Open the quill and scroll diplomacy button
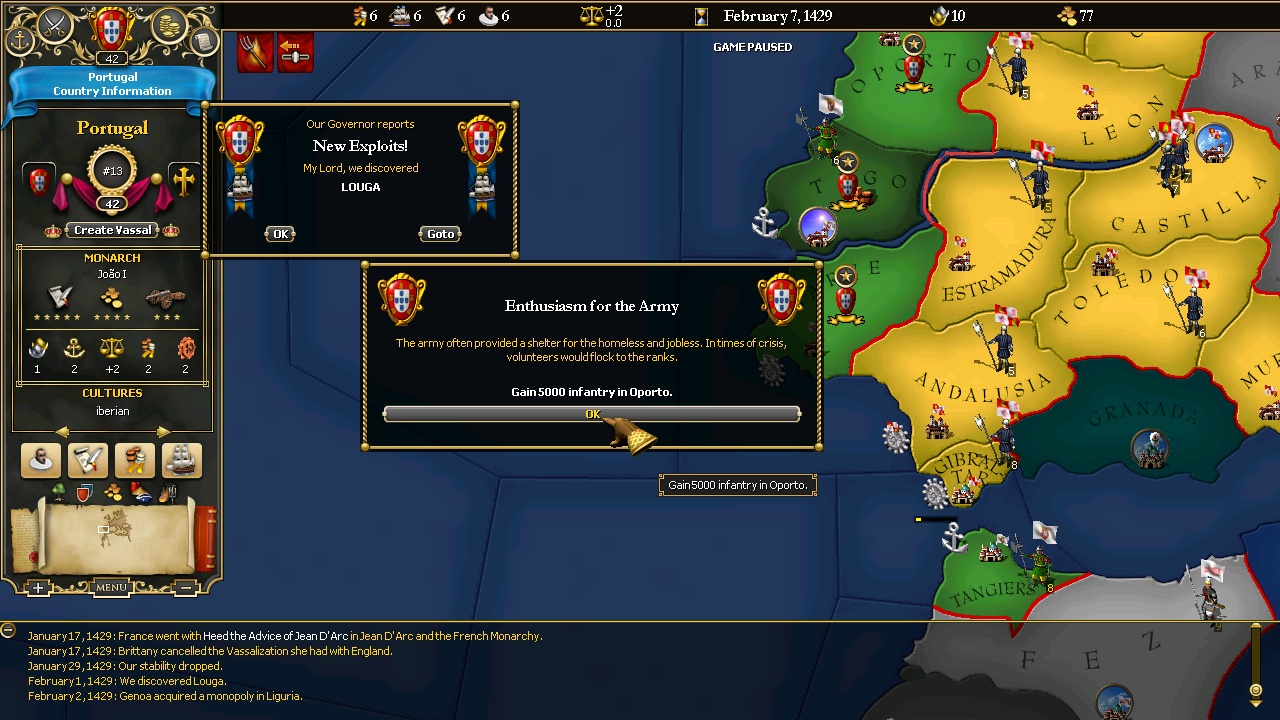This screenshot has height=720, width=1280. [88, 460]
